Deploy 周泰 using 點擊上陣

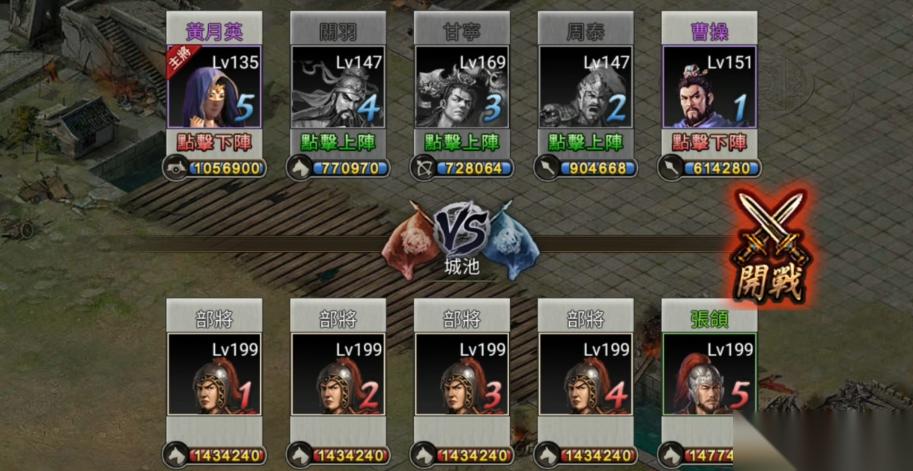coord(586,143)
